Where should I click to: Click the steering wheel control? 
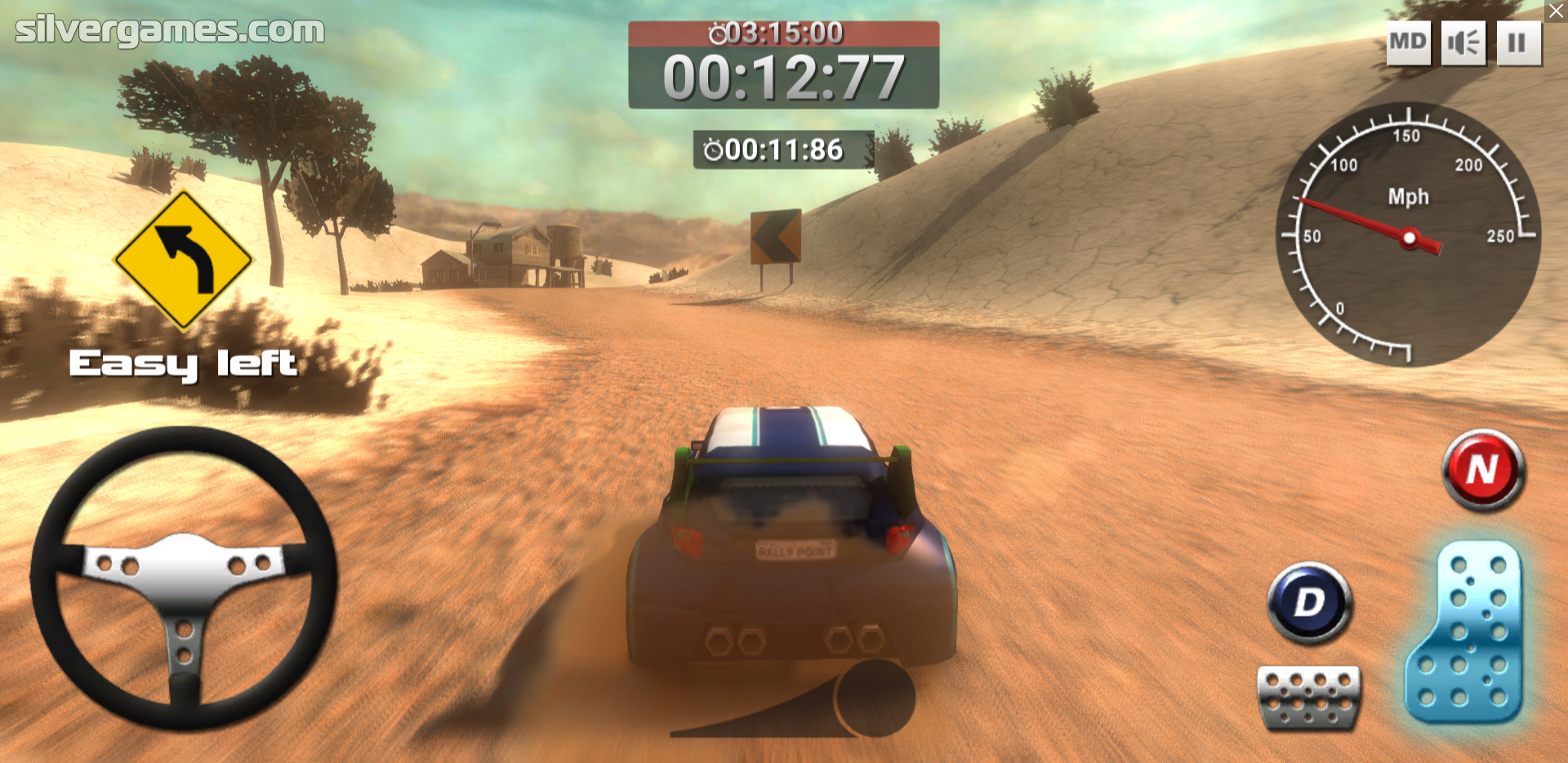pos(185,578)
